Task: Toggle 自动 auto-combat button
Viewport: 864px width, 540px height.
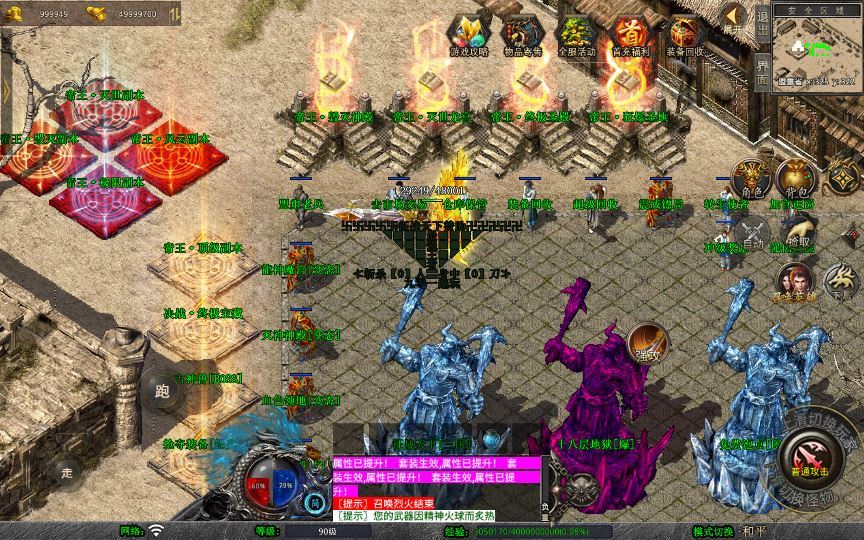Action: click(x=752, y=235)
